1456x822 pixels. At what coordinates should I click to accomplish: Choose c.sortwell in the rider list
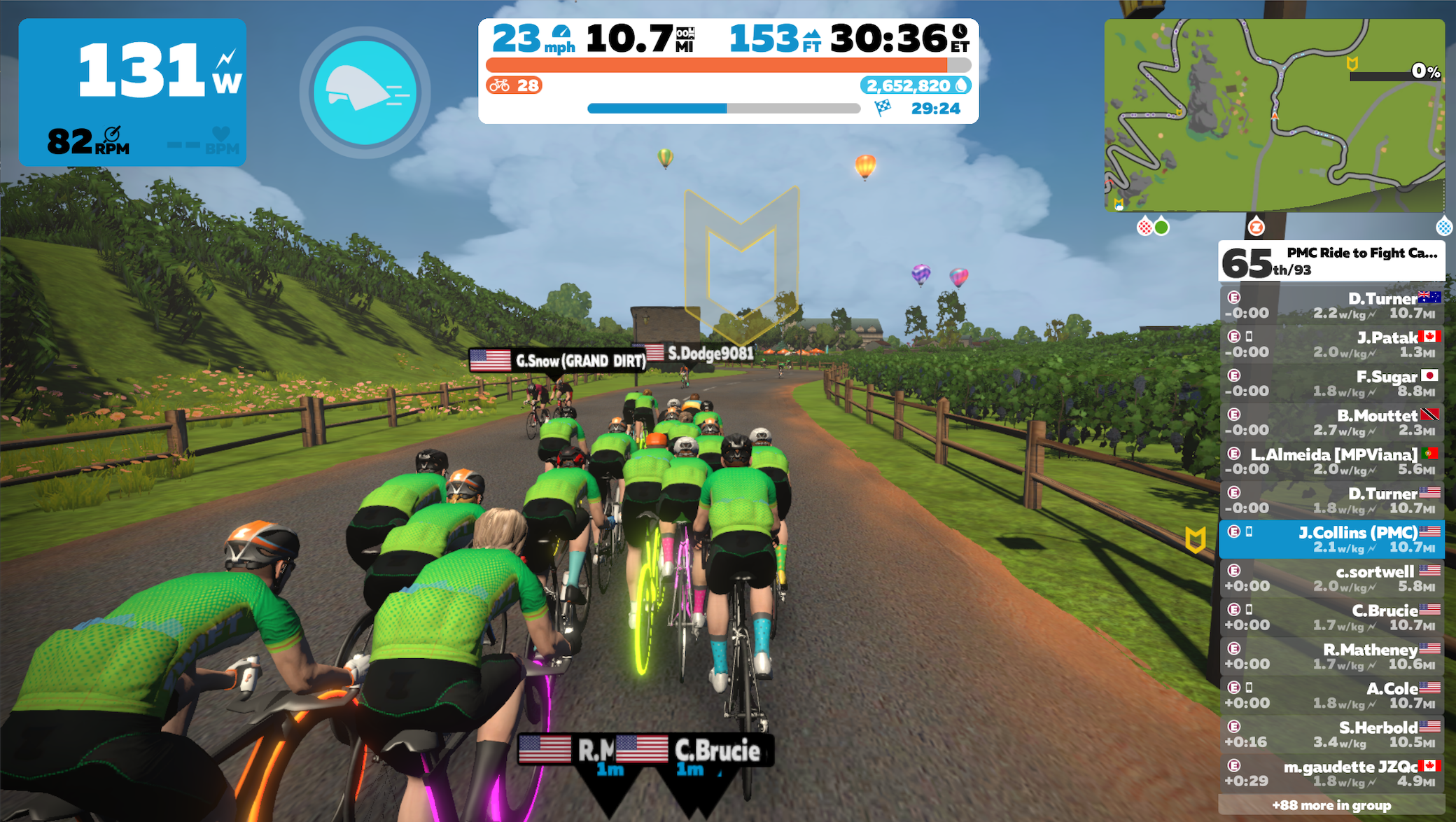click(1331, 578)
